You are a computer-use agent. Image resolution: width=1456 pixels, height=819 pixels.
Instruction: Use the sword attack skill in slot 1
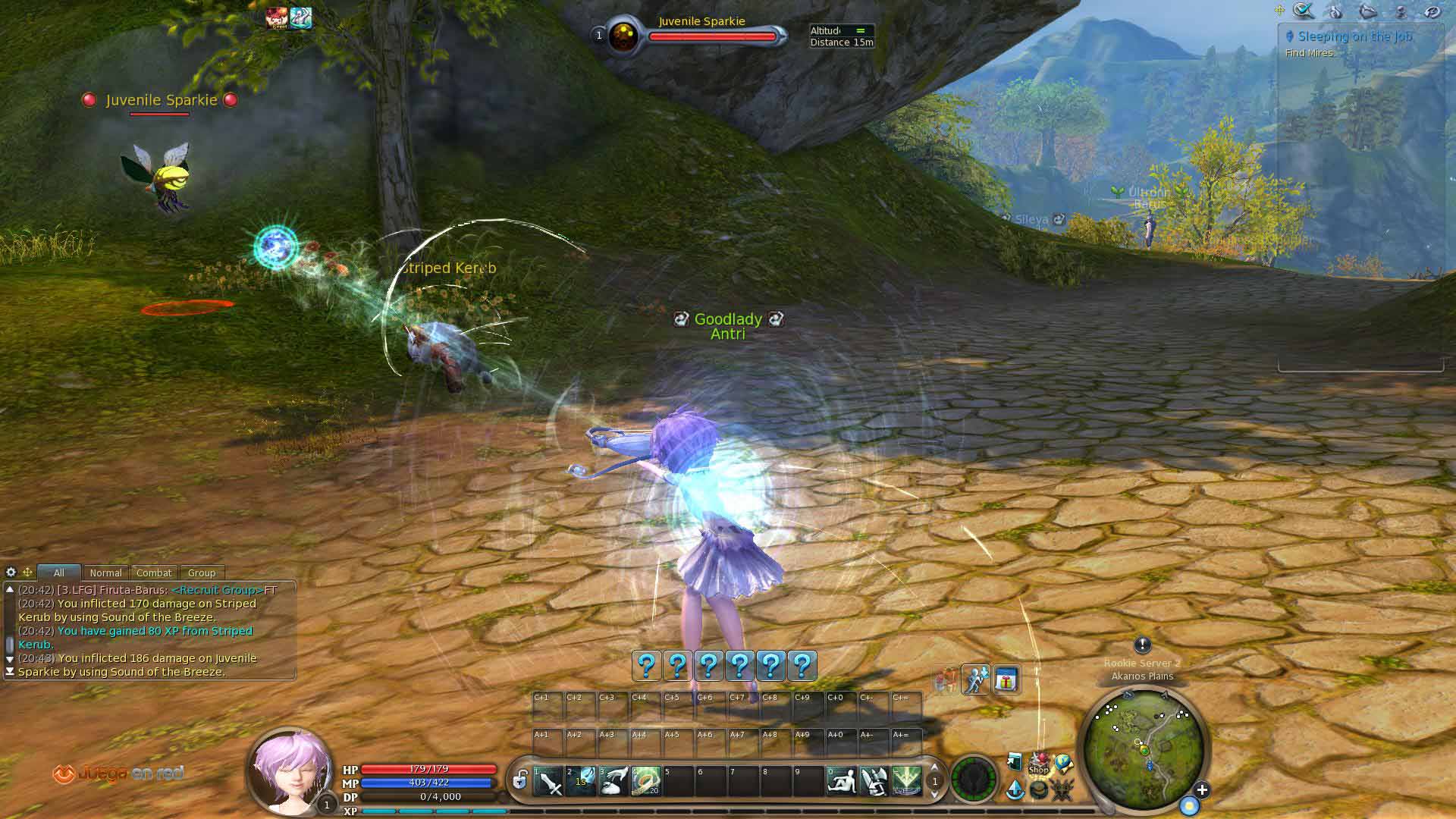pos(548,781)
